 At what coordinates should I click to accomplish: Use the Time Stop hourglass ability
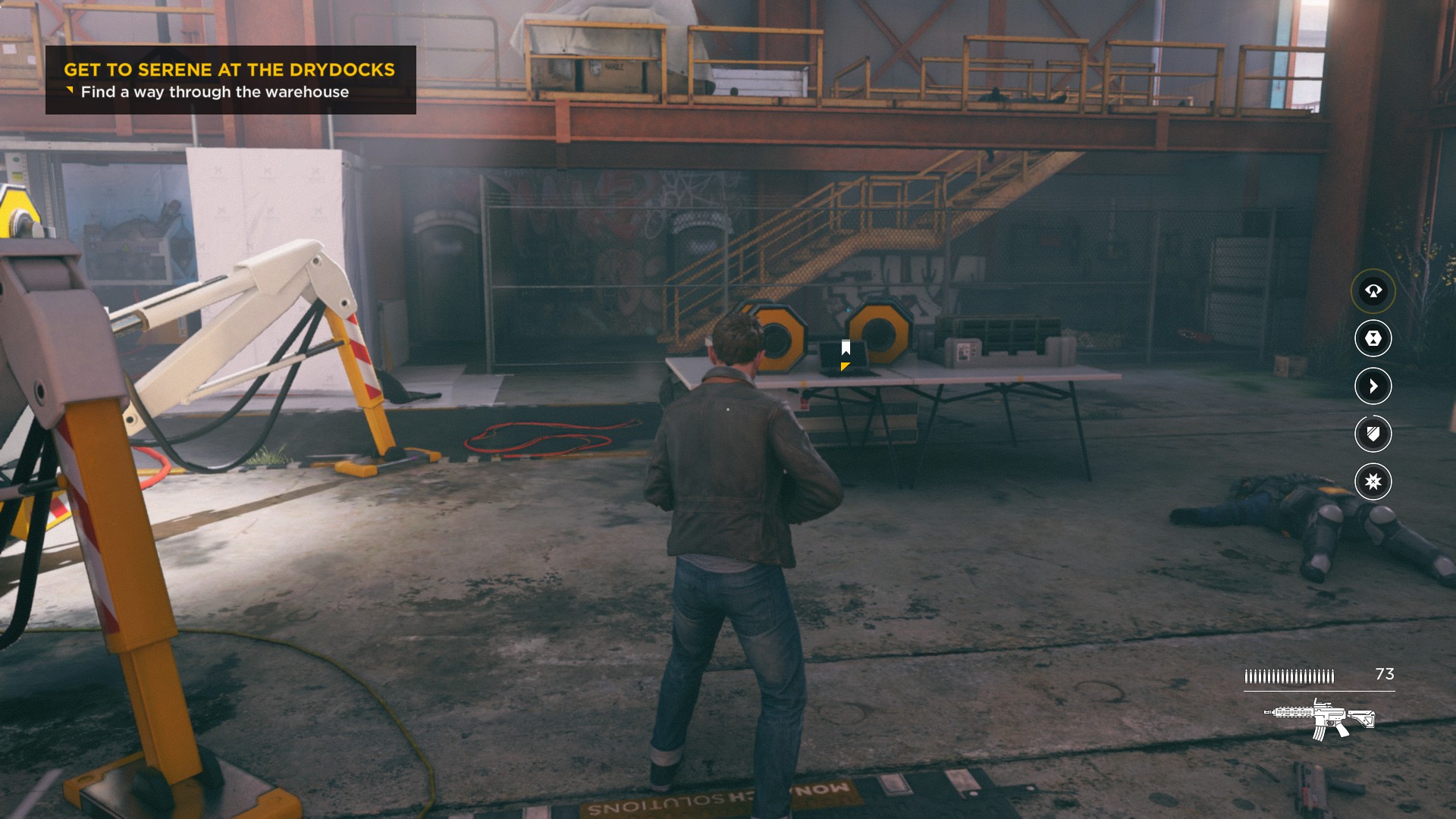click(1373, 338)
